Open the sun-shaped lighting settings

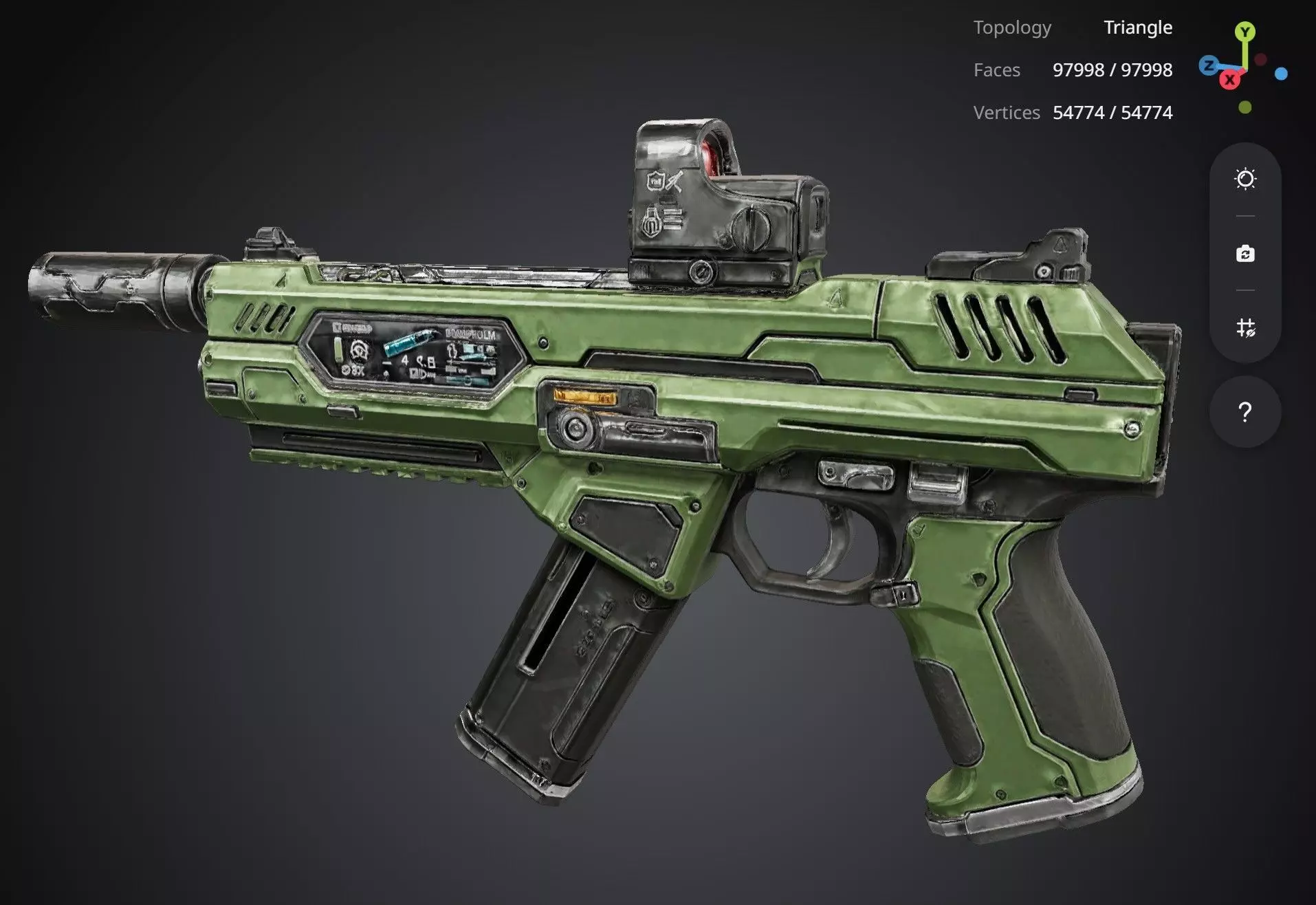1245,179
